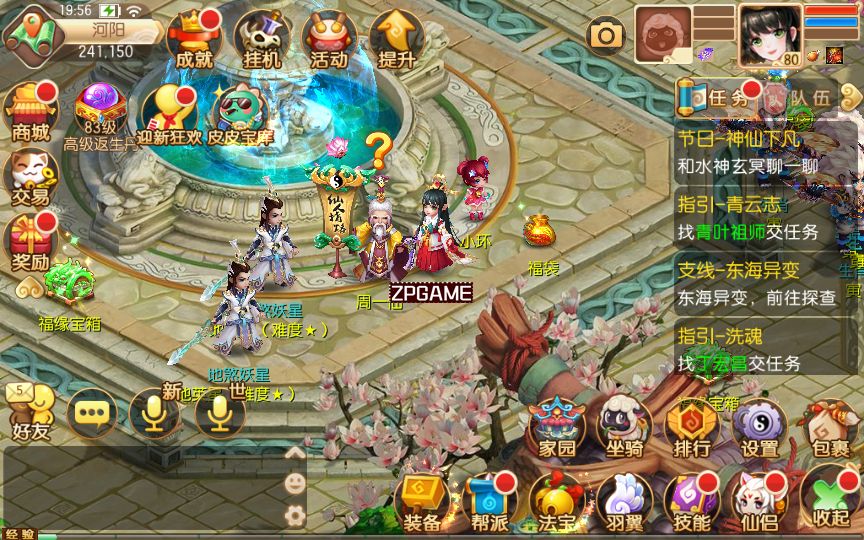Collapse the menu with 收起 button
Screen dimensions: 864x540
pyautogui.click(x=831, y=499)
